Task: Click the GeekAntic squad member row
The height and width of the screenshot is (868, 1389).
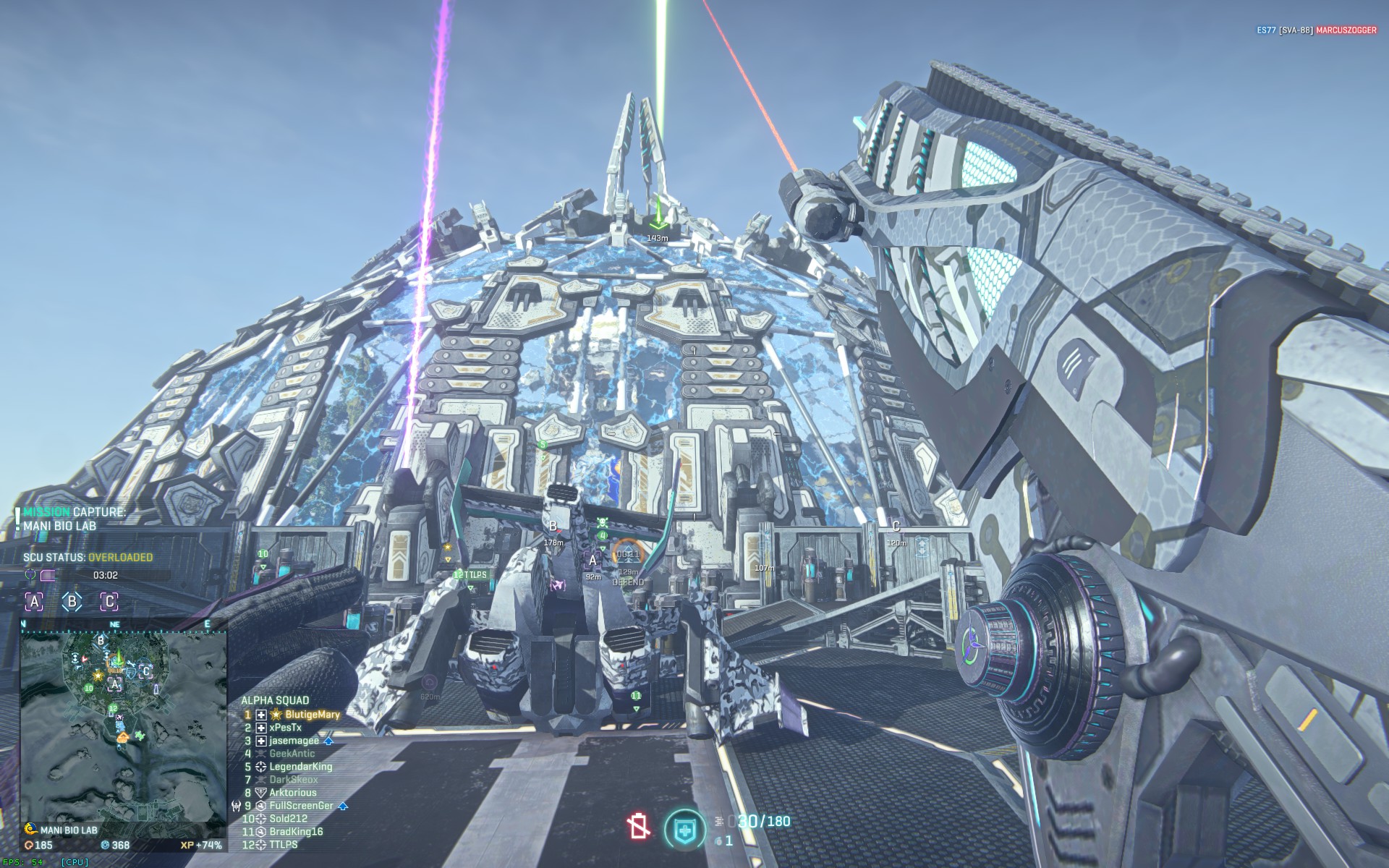Action: tap(292, 754)
